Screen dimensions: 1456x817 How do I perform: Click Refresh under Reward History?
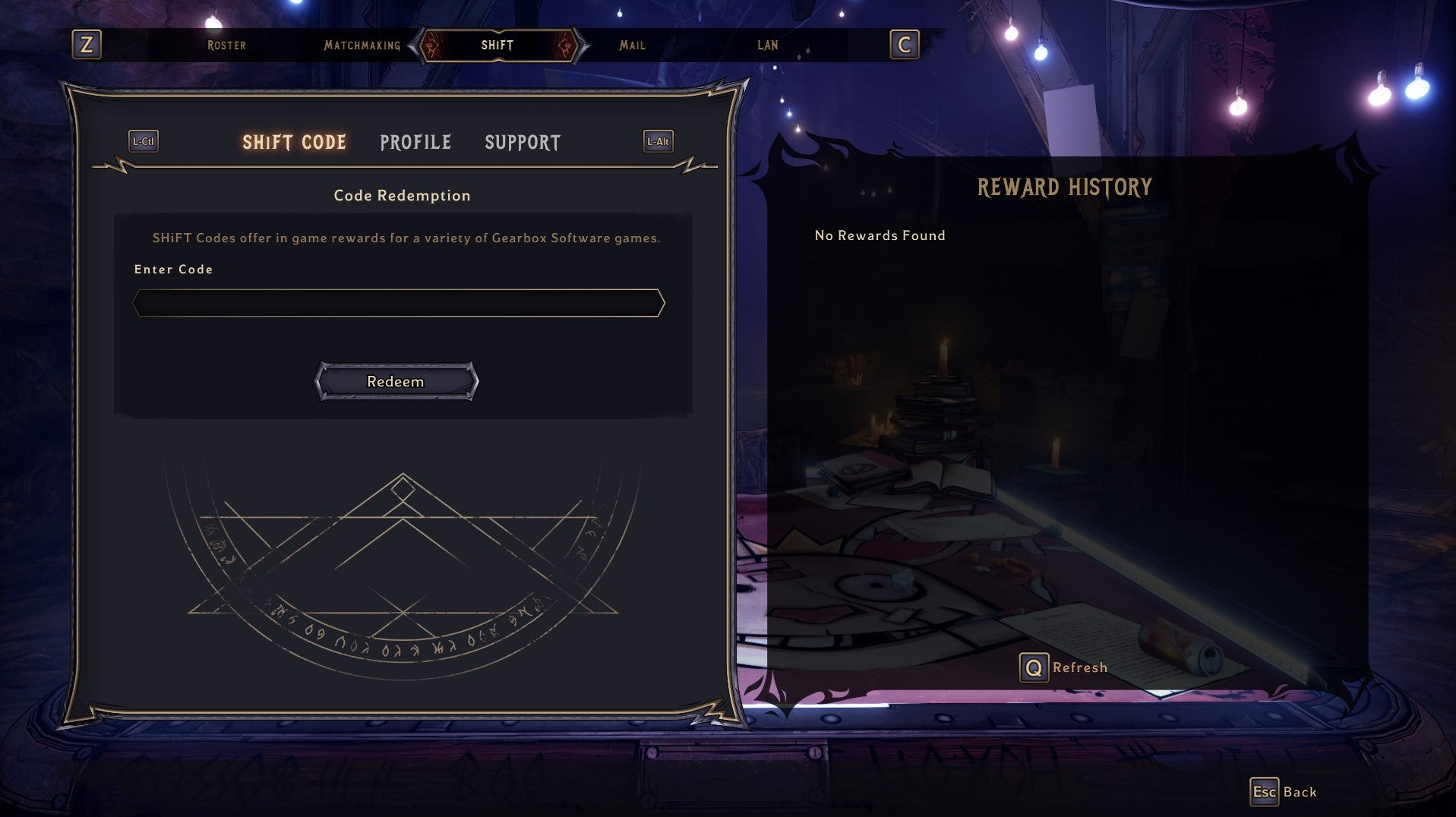click(1080, 667)
